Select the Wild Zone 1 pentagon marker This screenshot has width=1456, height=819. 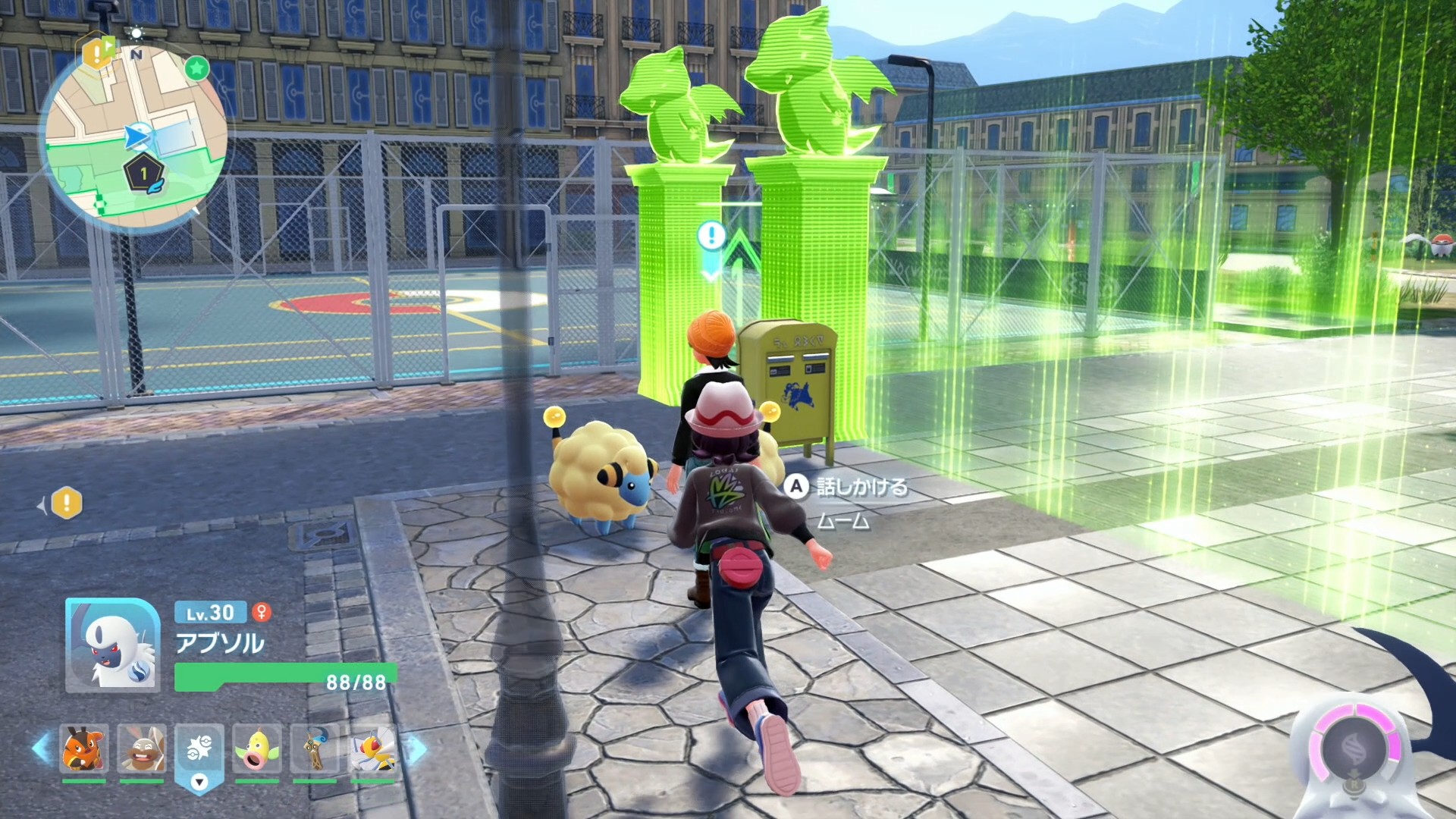pos(143,174)
